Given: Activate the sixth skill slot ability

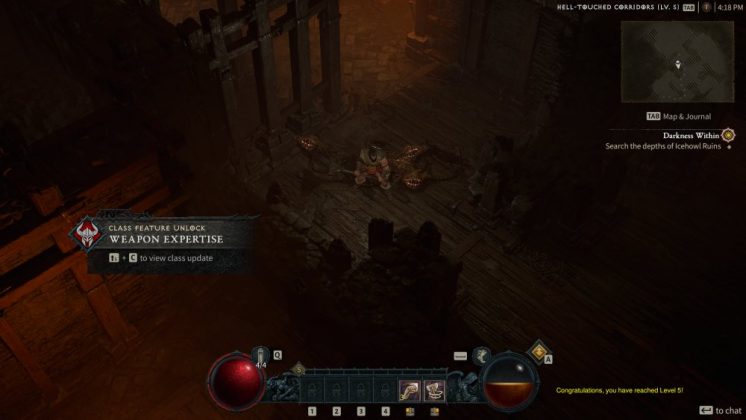Looking at the screenshot, I should click(x=434, y=389).
